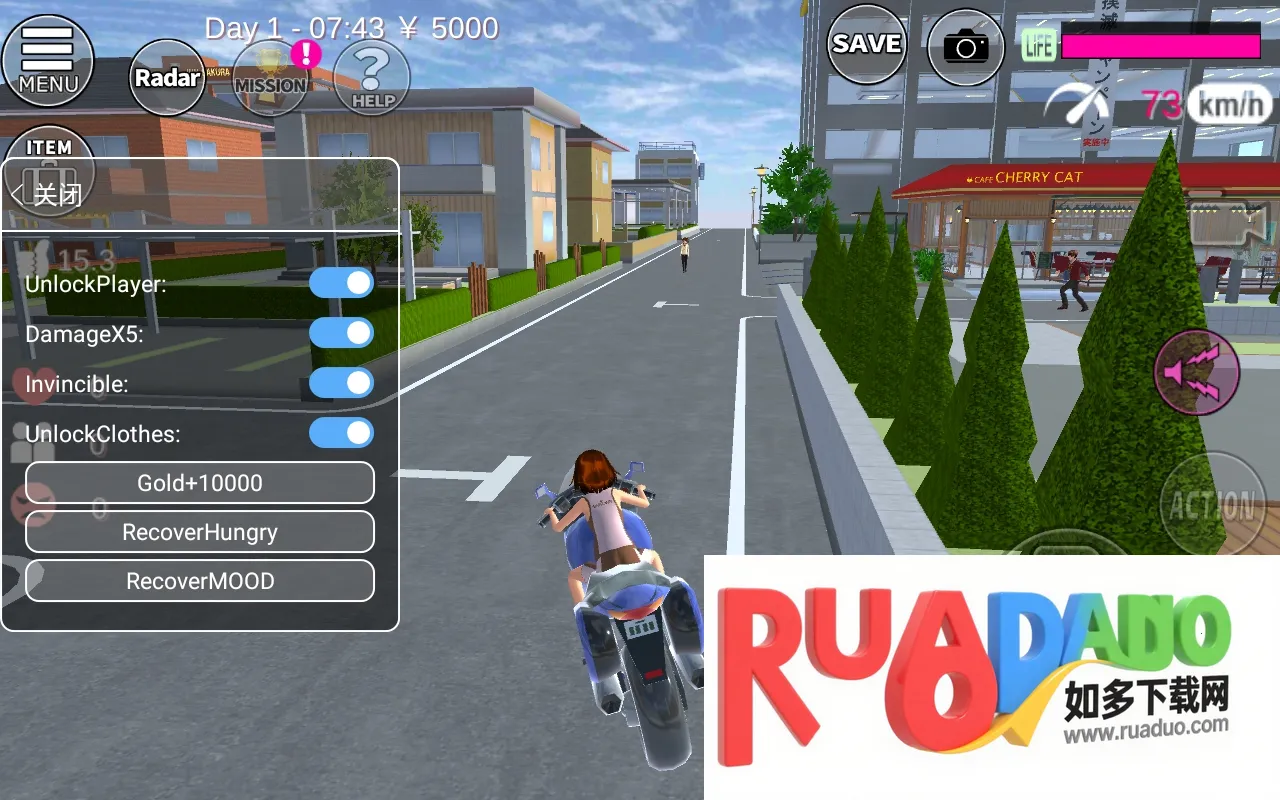Show the MISSION list
The height and width of the screenshot is (800, 1280).
[270, 78]
